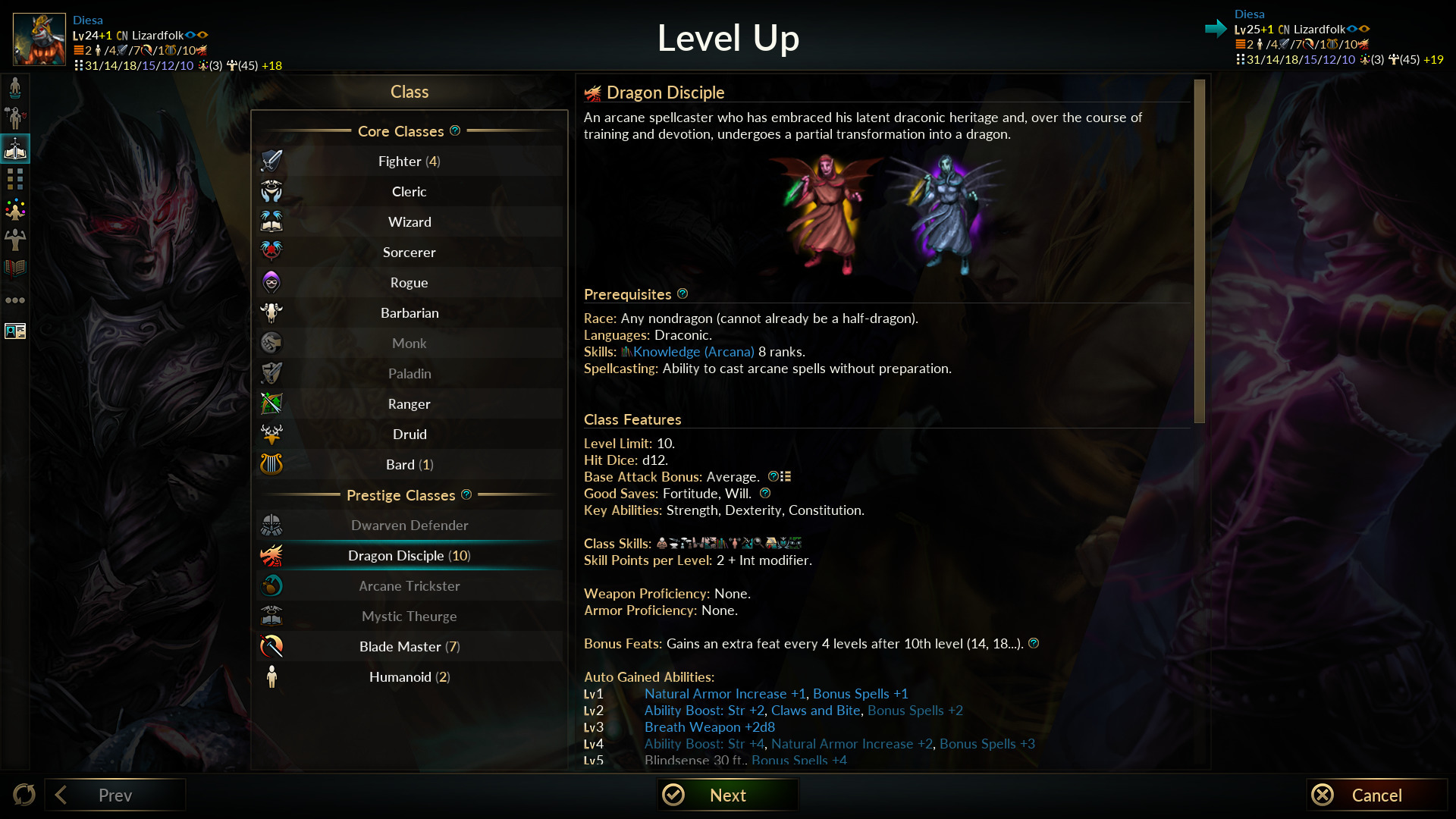
Task: Open the character sheet summary page
Action: click(x=15, y=331)
